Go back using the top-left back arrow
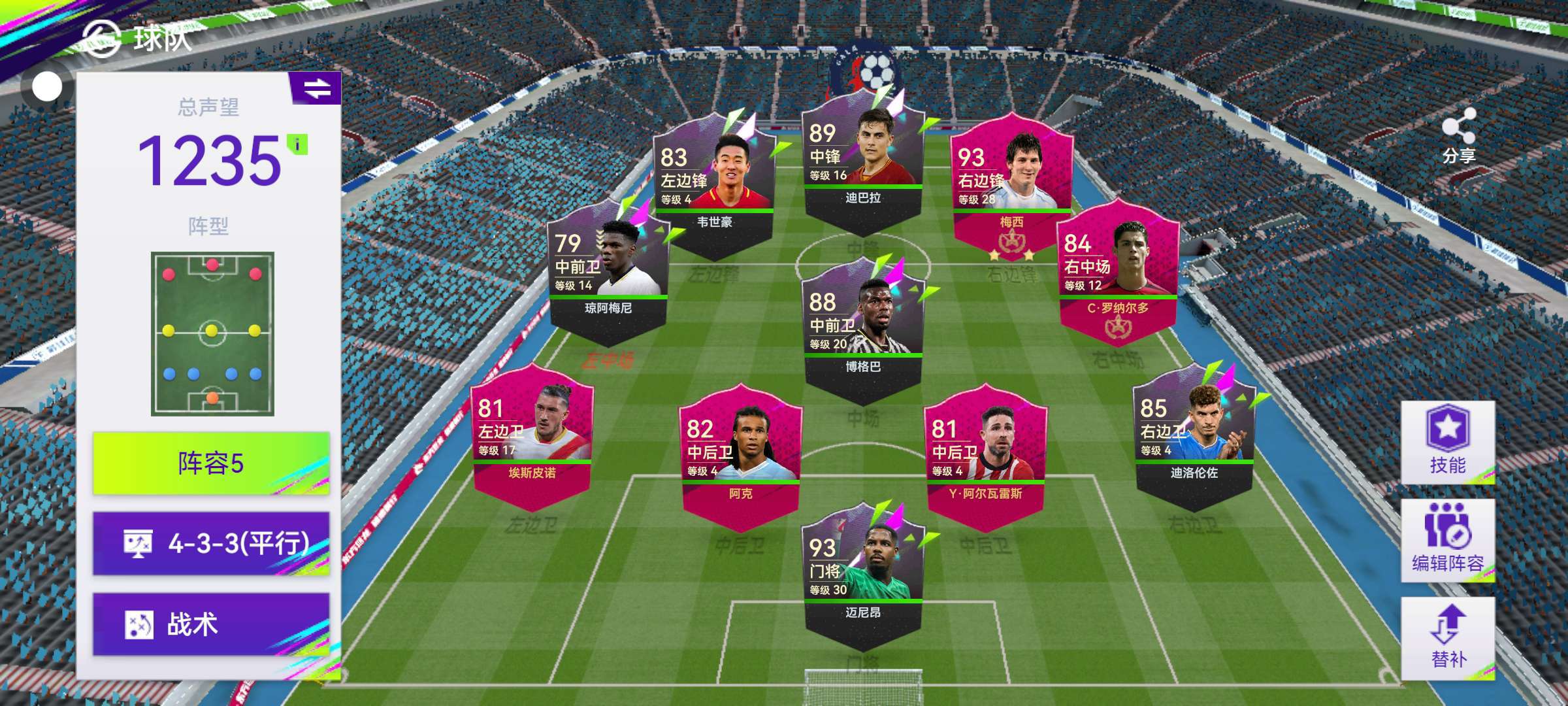 click(101, 38)
